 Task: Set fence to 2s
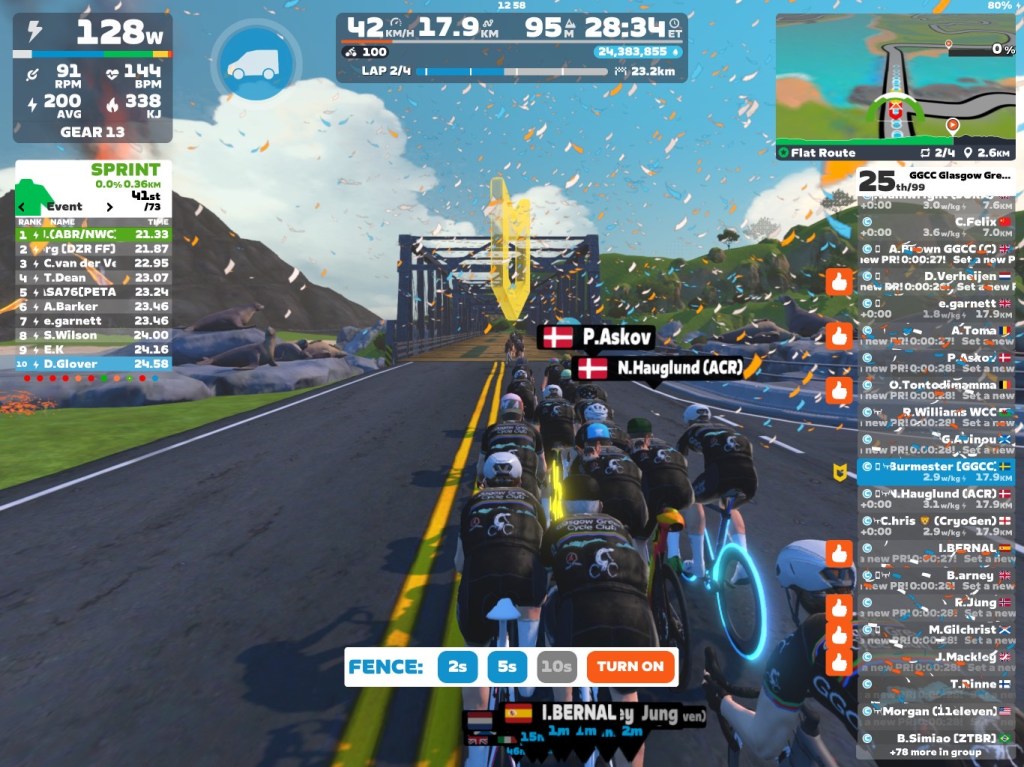457,666
